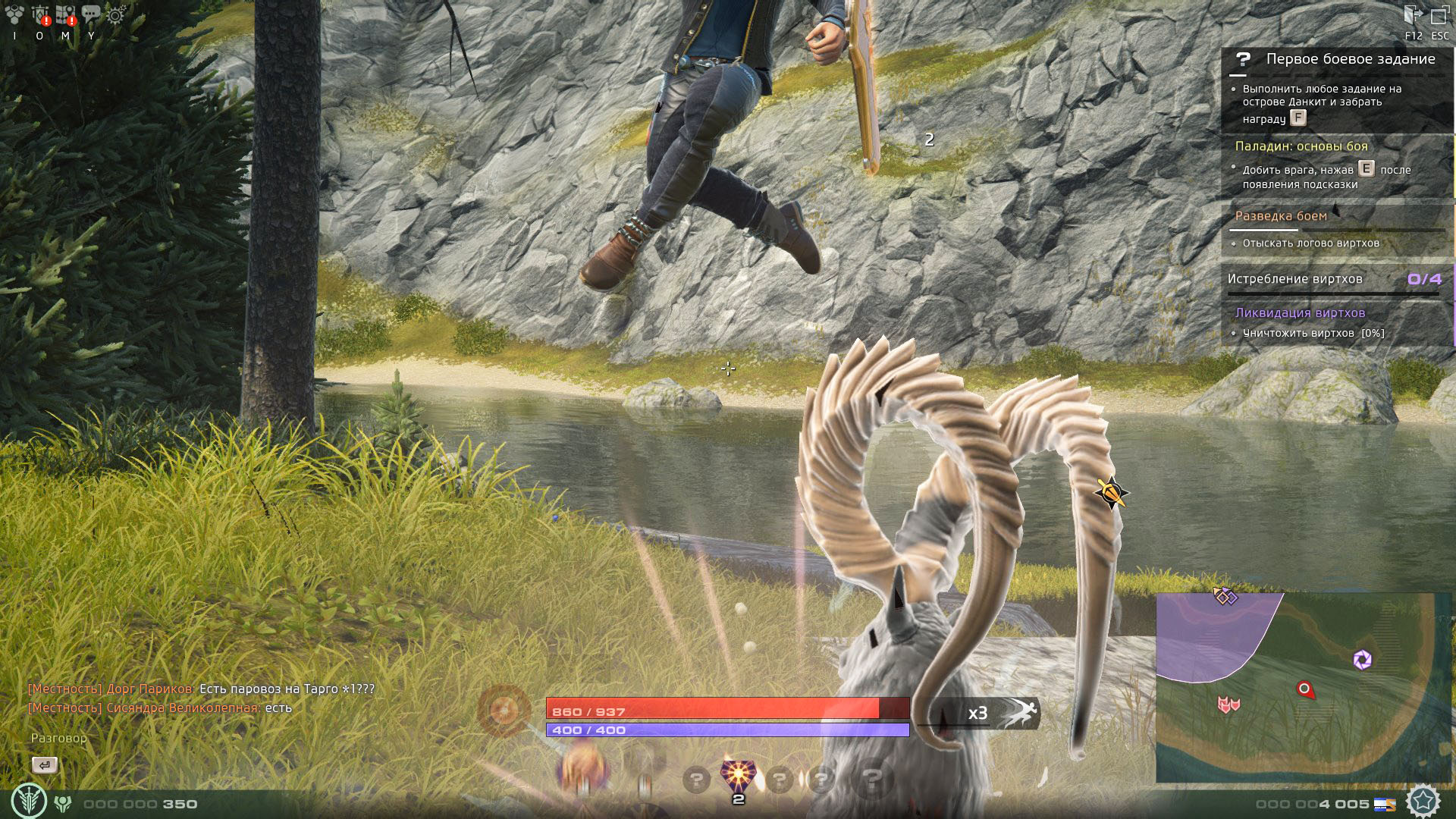The width and height of the screenshot is (1456, 819).
Task: Open the gear settings icon
Action: coord(116,14)
